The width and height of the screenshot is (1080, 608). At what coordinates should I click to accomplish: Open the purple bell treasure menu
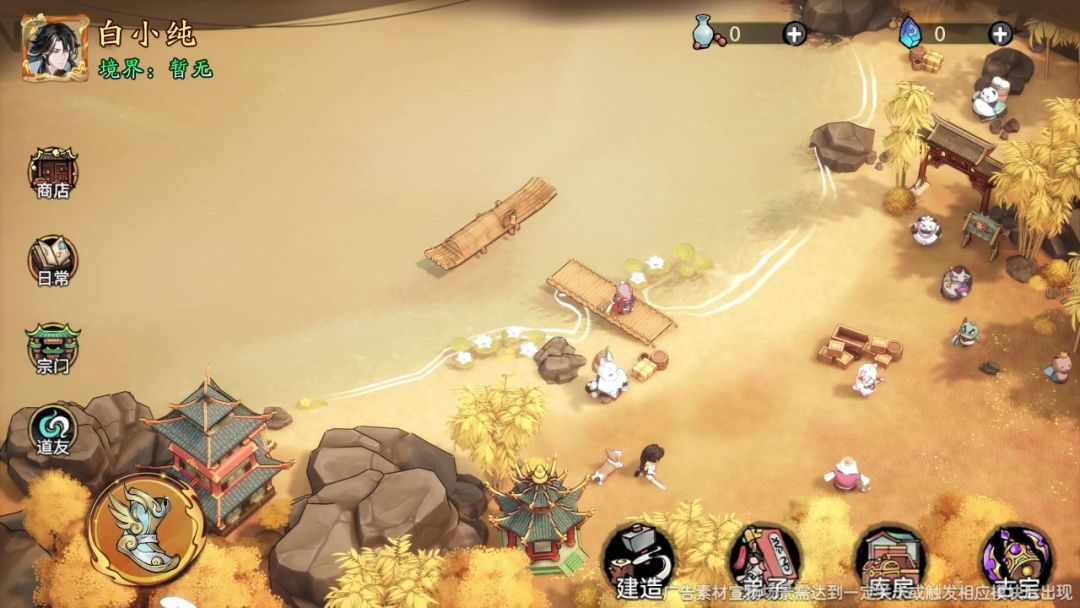point(1014,558)
